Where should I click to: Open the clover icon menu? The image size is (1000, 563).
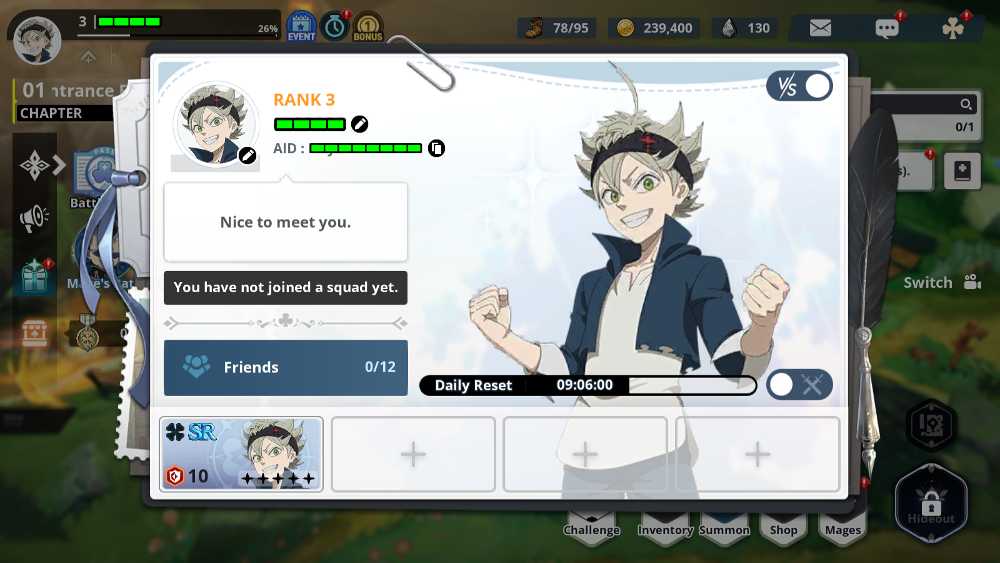[953, 28]
